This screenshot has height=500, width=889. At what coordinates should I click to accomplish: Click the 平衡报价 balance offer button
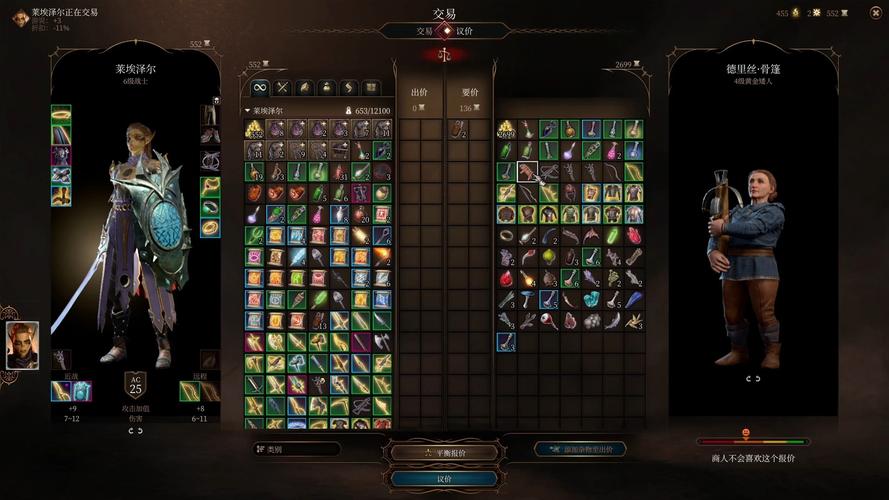coord(444,453)
